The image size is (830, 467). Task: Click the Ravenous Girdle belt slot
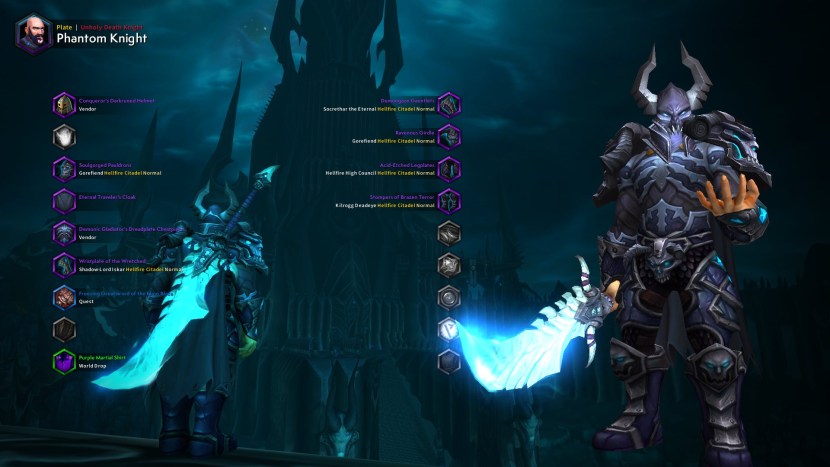pyautogui.click(x=449, y=136)
